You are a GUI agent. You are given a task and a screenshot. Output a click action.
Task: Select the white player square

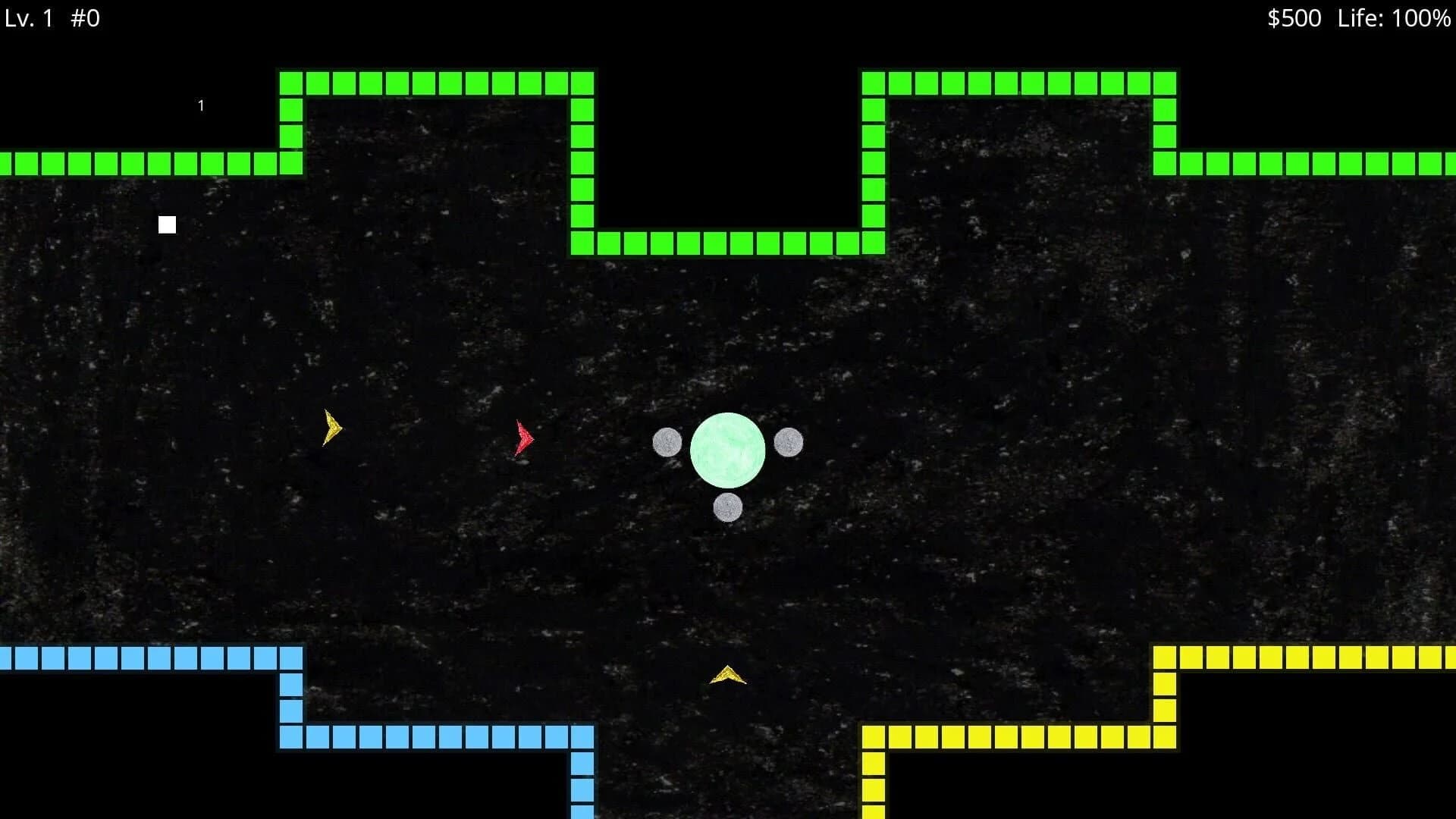click(x=167, y=224)
